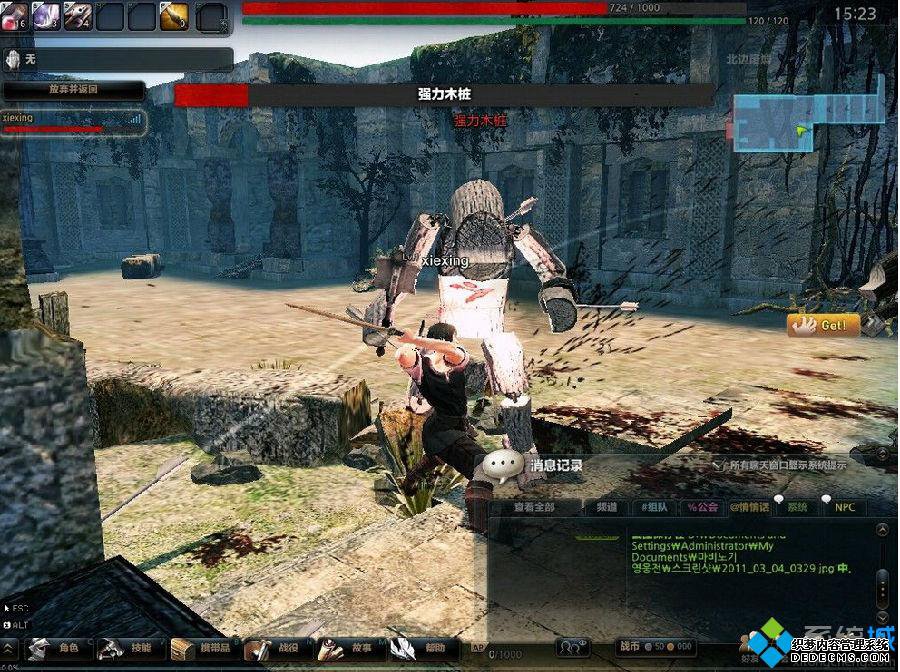Switch to the 查看全部 (View All) chat tab
Screen dimensions: 900x672
tap(534, 507)
